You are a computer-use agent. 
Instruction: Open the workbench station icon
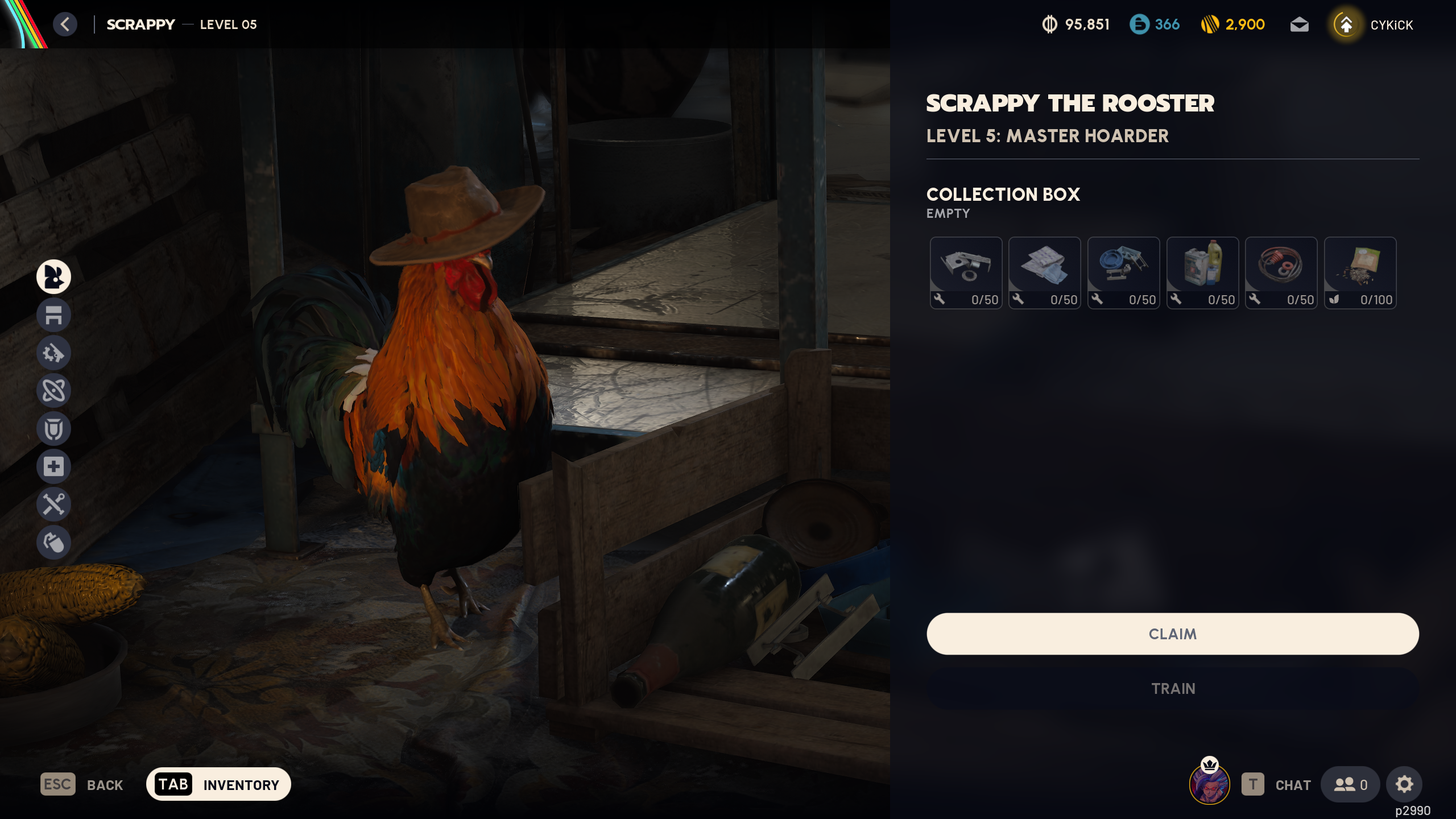pyautogui.click(x=53, y=315)
